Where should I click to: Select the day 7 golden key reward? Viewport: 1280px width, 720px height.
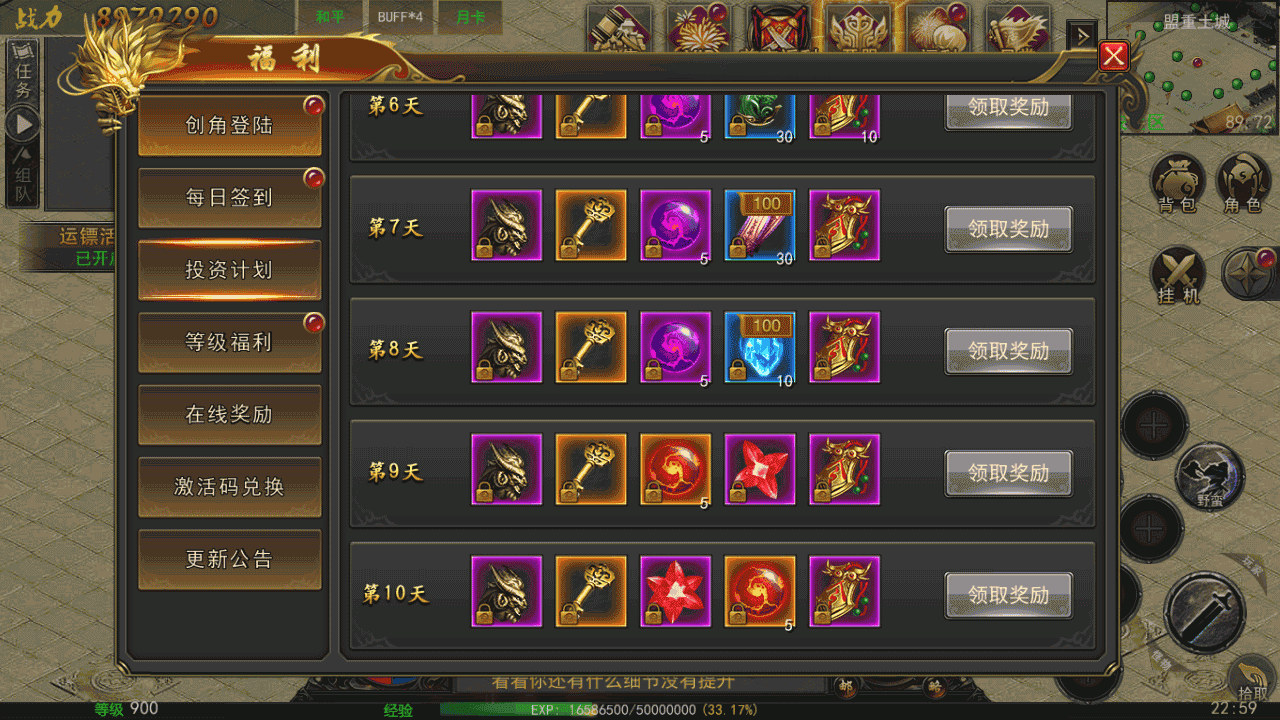[591, 226]
